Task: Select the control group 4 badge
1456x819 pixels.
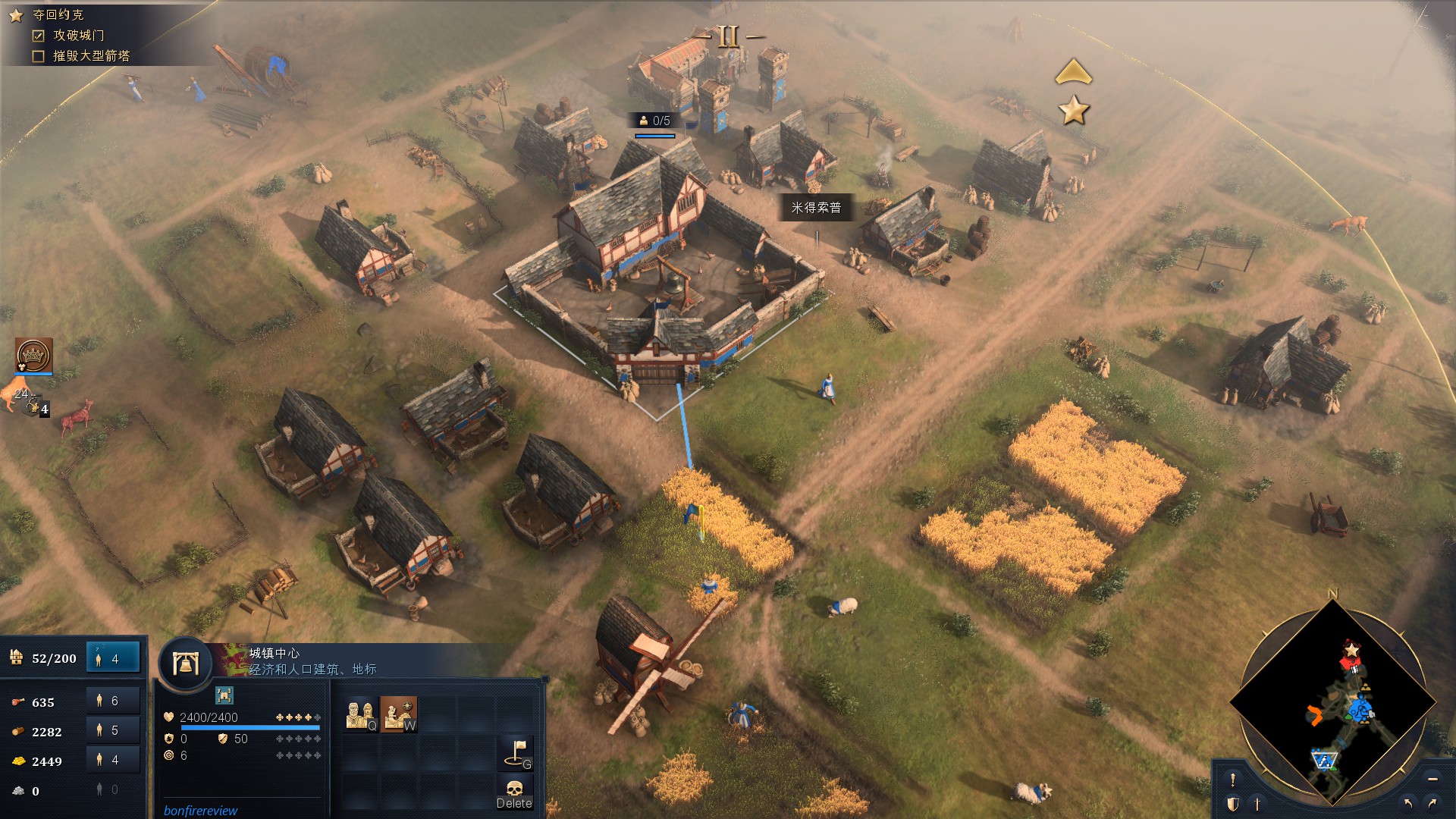Action: click(x=39, y=408)
